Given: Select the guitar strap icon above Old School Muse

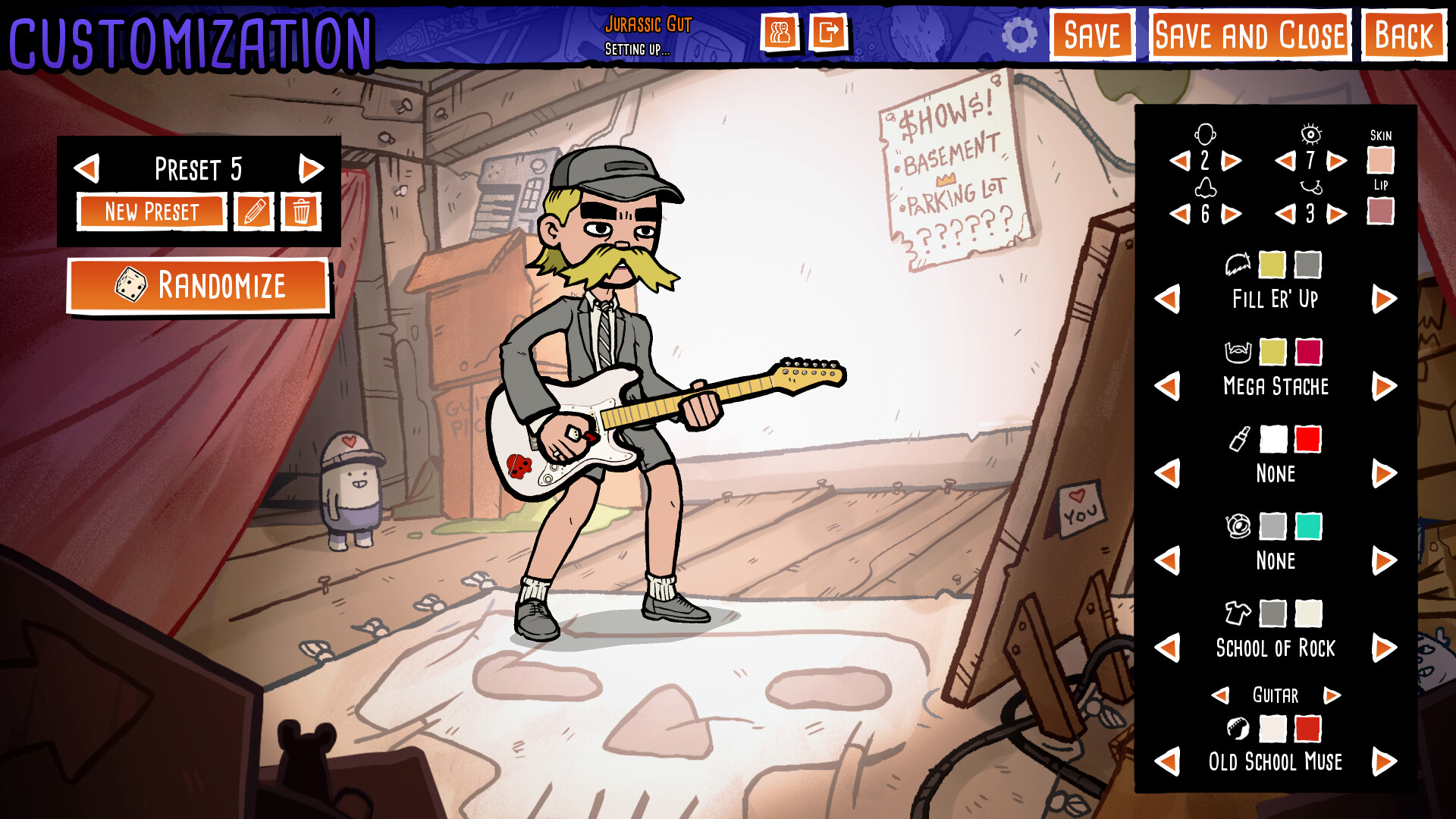Looking at the screenshot, I should tap(1238, 730).
